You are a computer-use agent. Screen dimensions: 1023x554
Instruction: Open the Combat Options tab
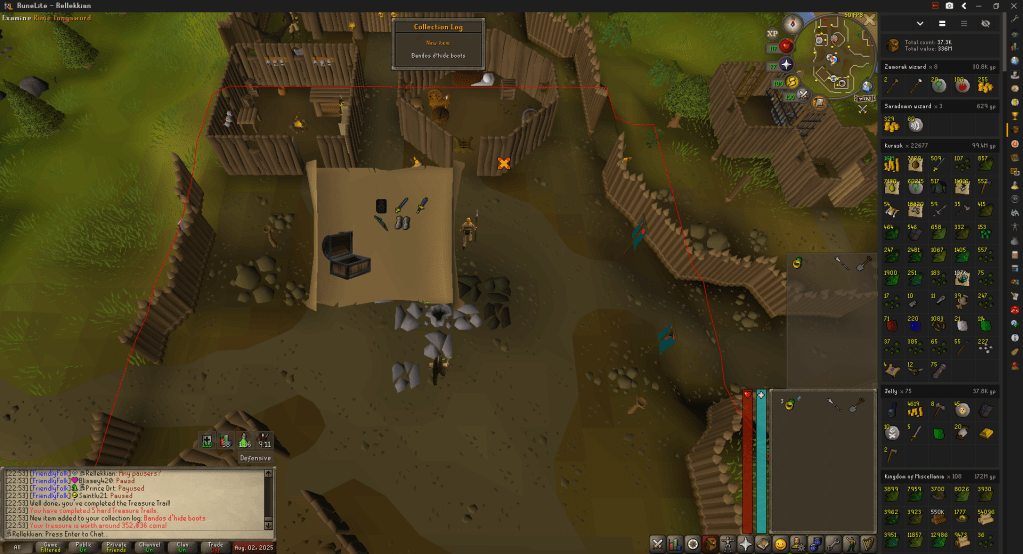(657, 544)
